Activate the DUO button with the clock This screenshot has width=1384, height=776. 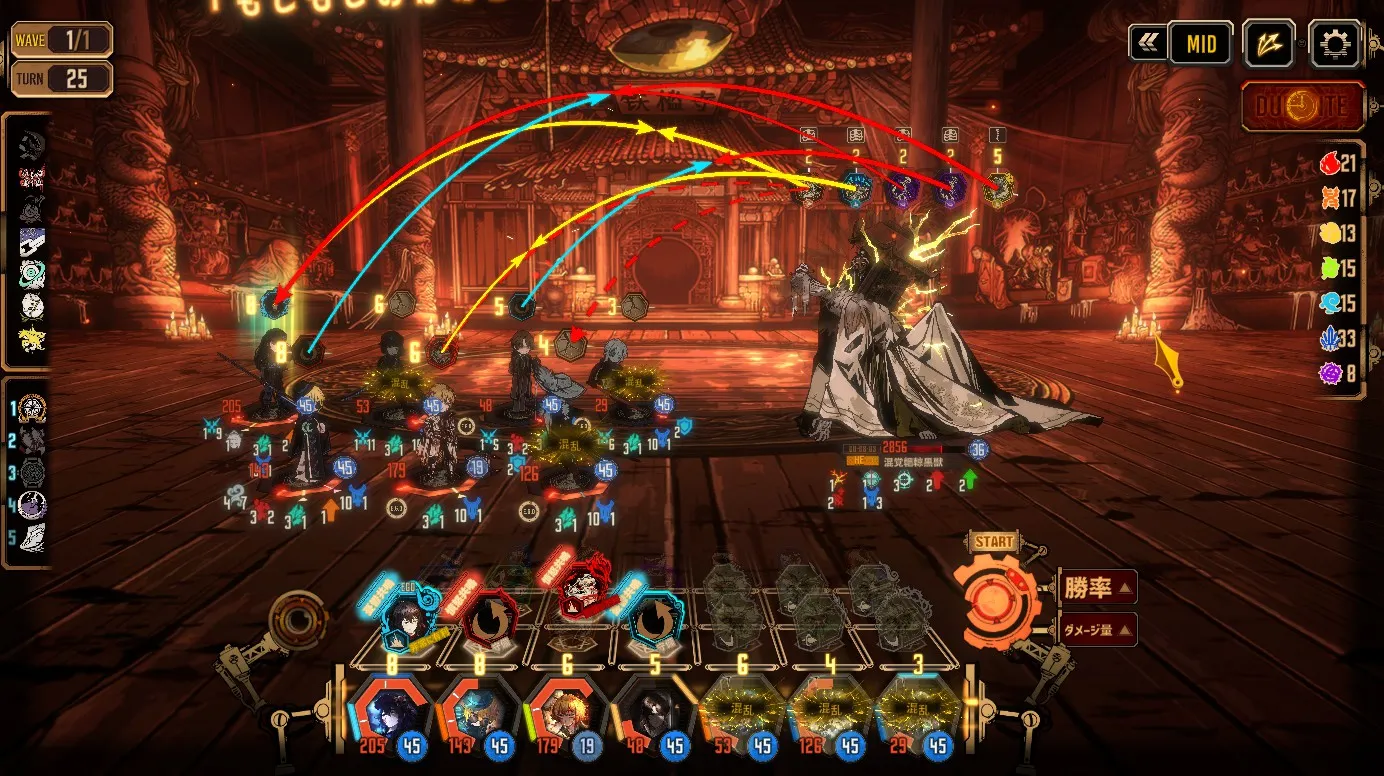1303,108
